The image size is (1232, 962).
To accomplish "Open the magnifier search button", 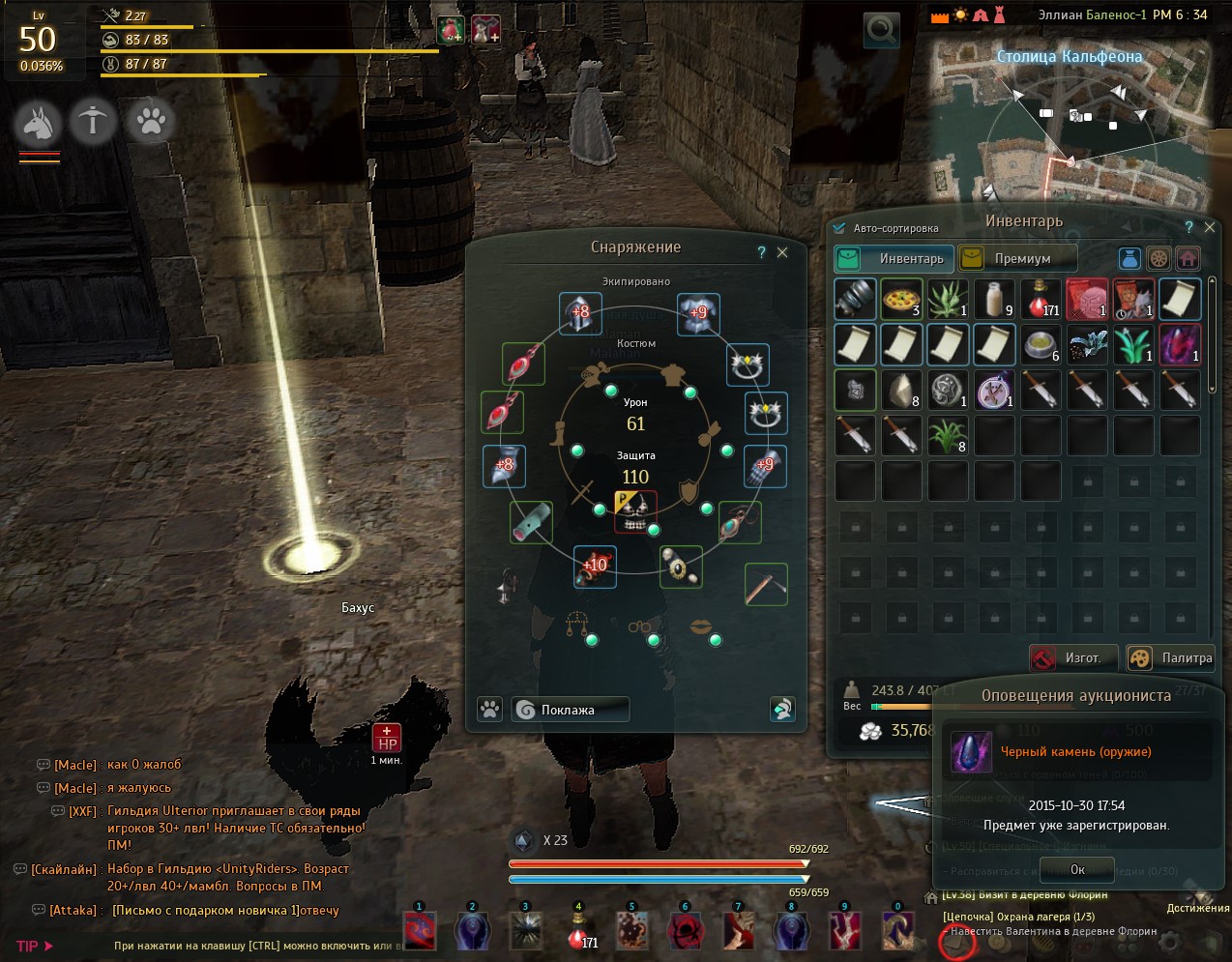I will click(881, 30).
